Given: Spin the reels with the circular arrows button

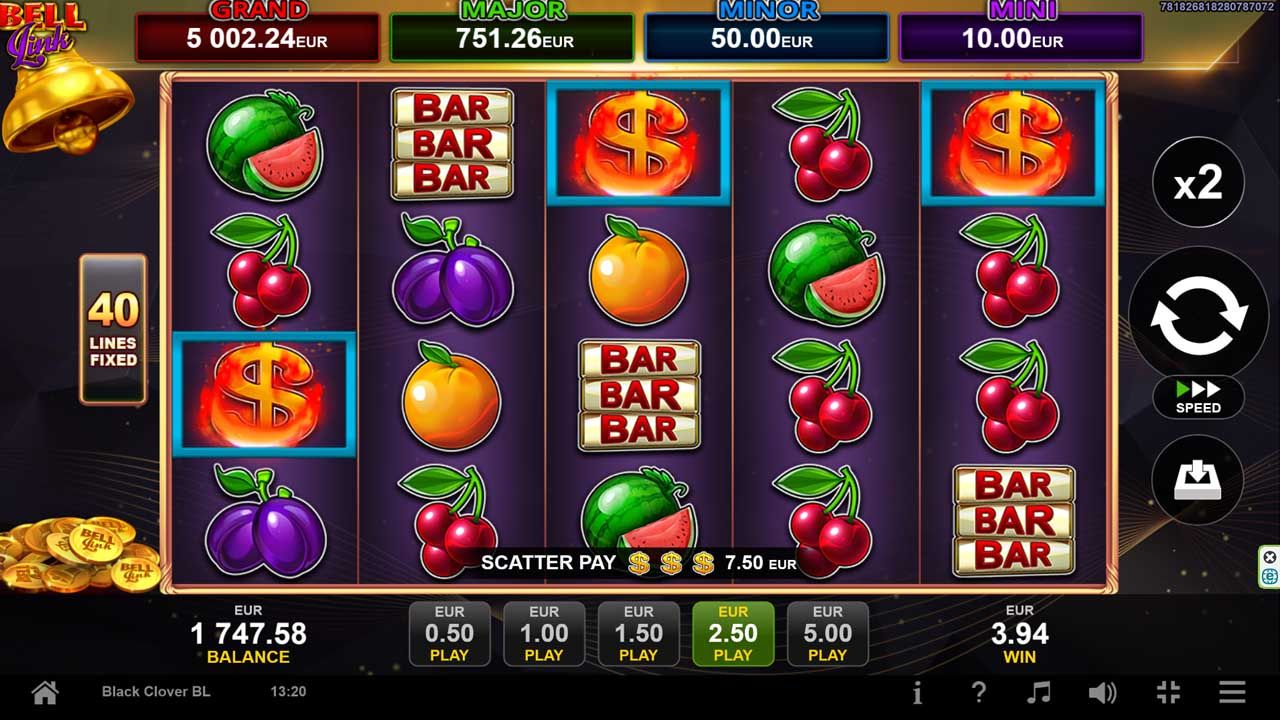Looking at the screenshot, I should (x=1198, y=315).
